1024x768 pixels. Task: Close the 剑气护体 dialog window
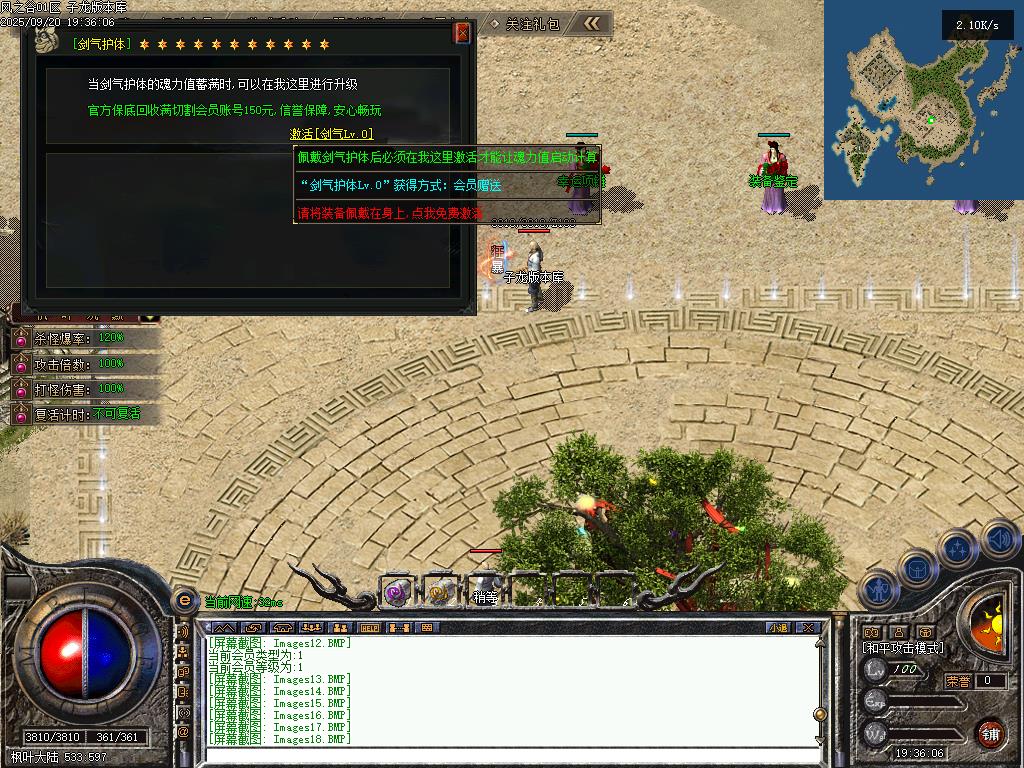tap(462, 33)
